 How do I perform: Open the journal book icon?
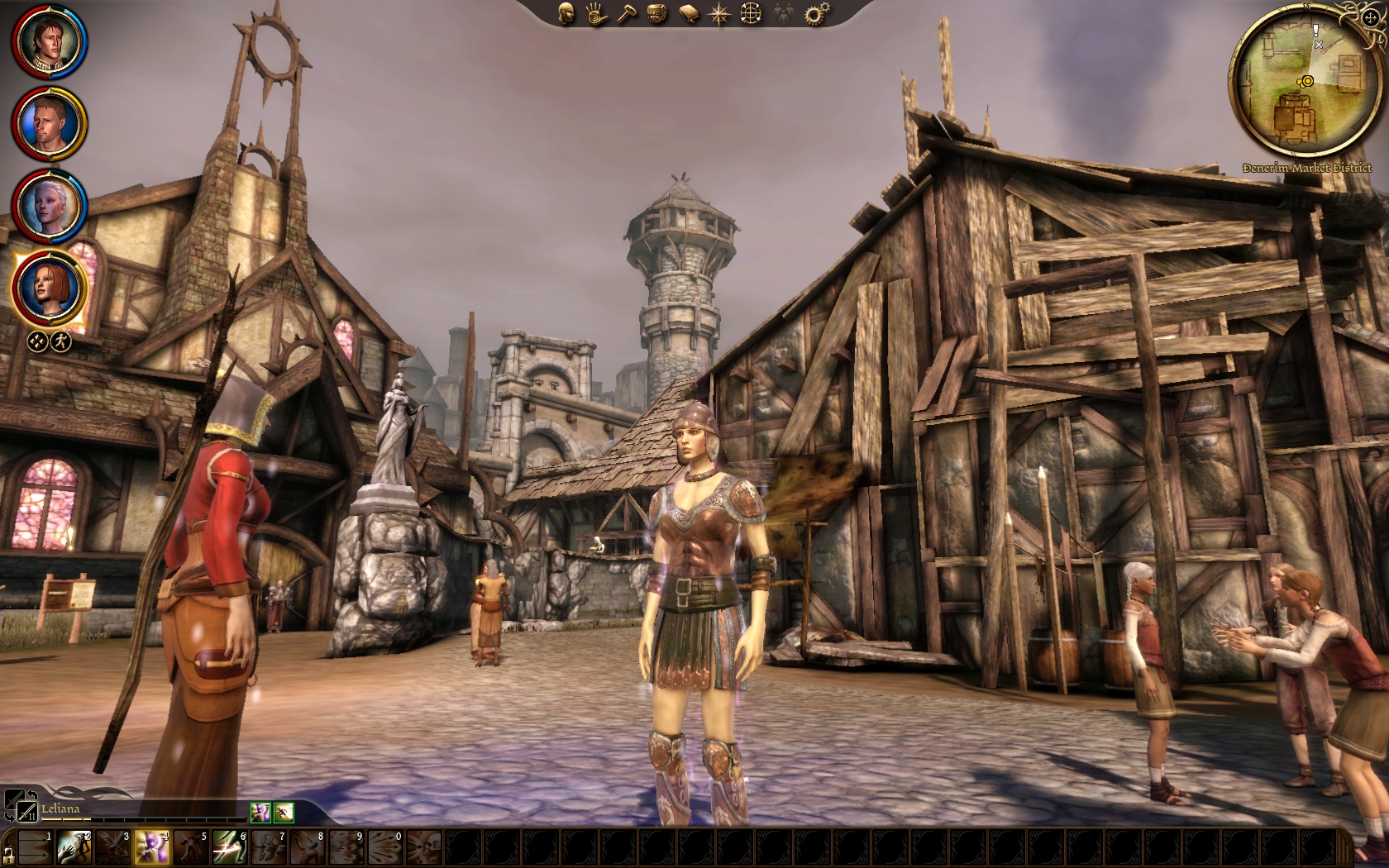[x=689, y=13]
